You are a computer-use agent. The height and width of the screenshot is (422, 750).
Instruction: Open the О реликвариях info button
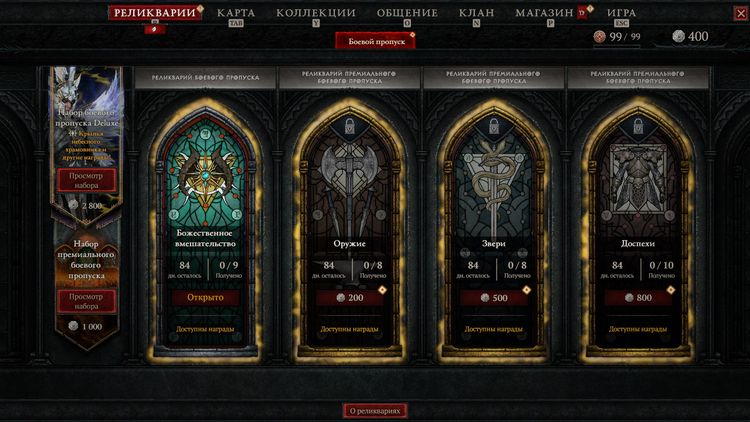tap(375, 410)
